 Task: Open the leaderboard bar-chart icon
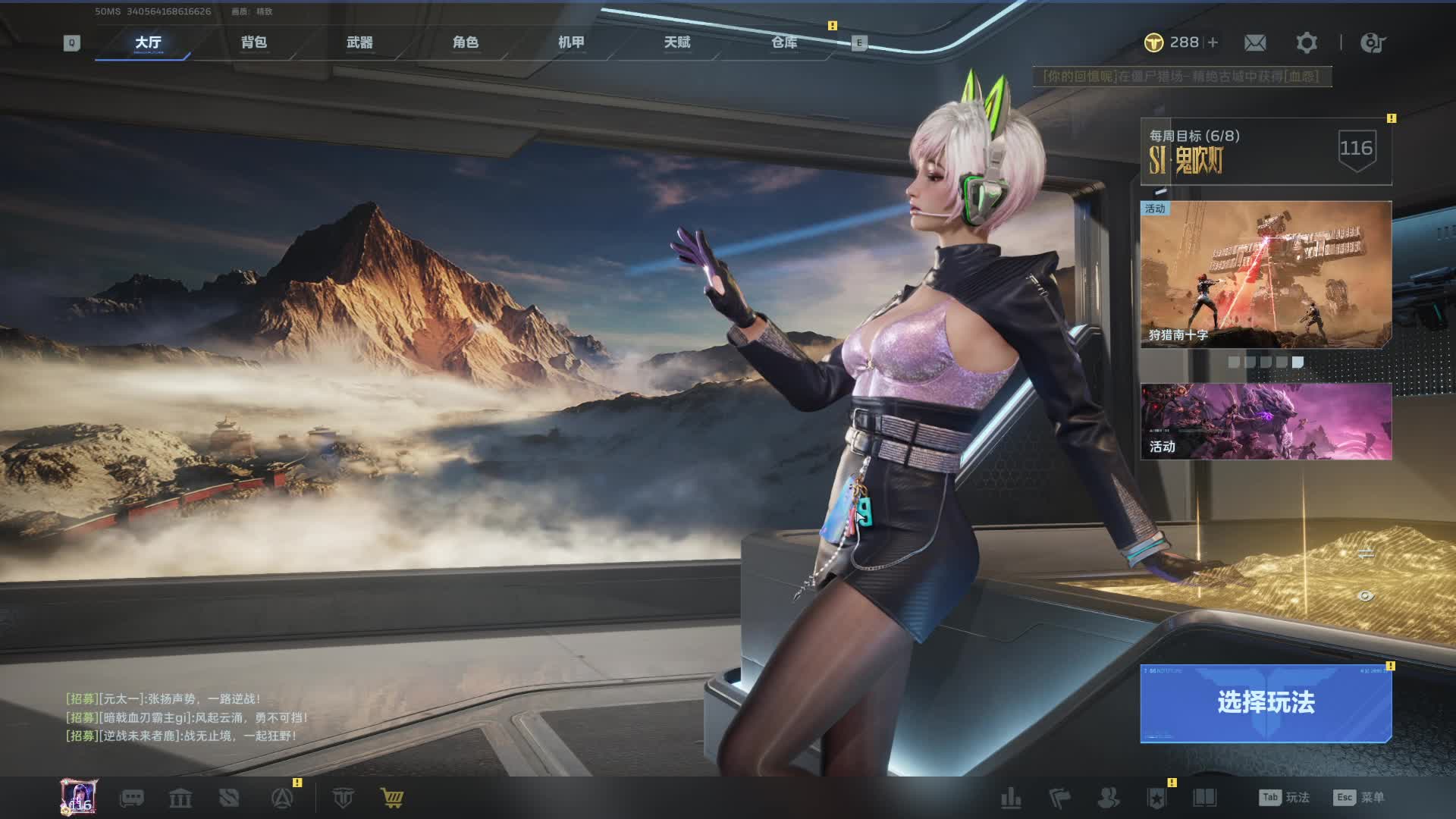click(1011, 798)
